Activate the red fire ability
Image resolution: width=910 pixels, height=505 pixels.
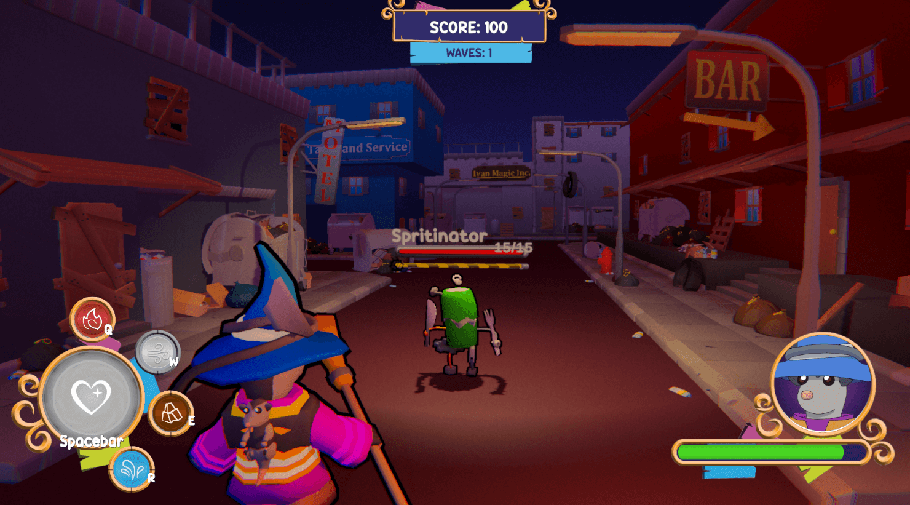click(93, 320)
